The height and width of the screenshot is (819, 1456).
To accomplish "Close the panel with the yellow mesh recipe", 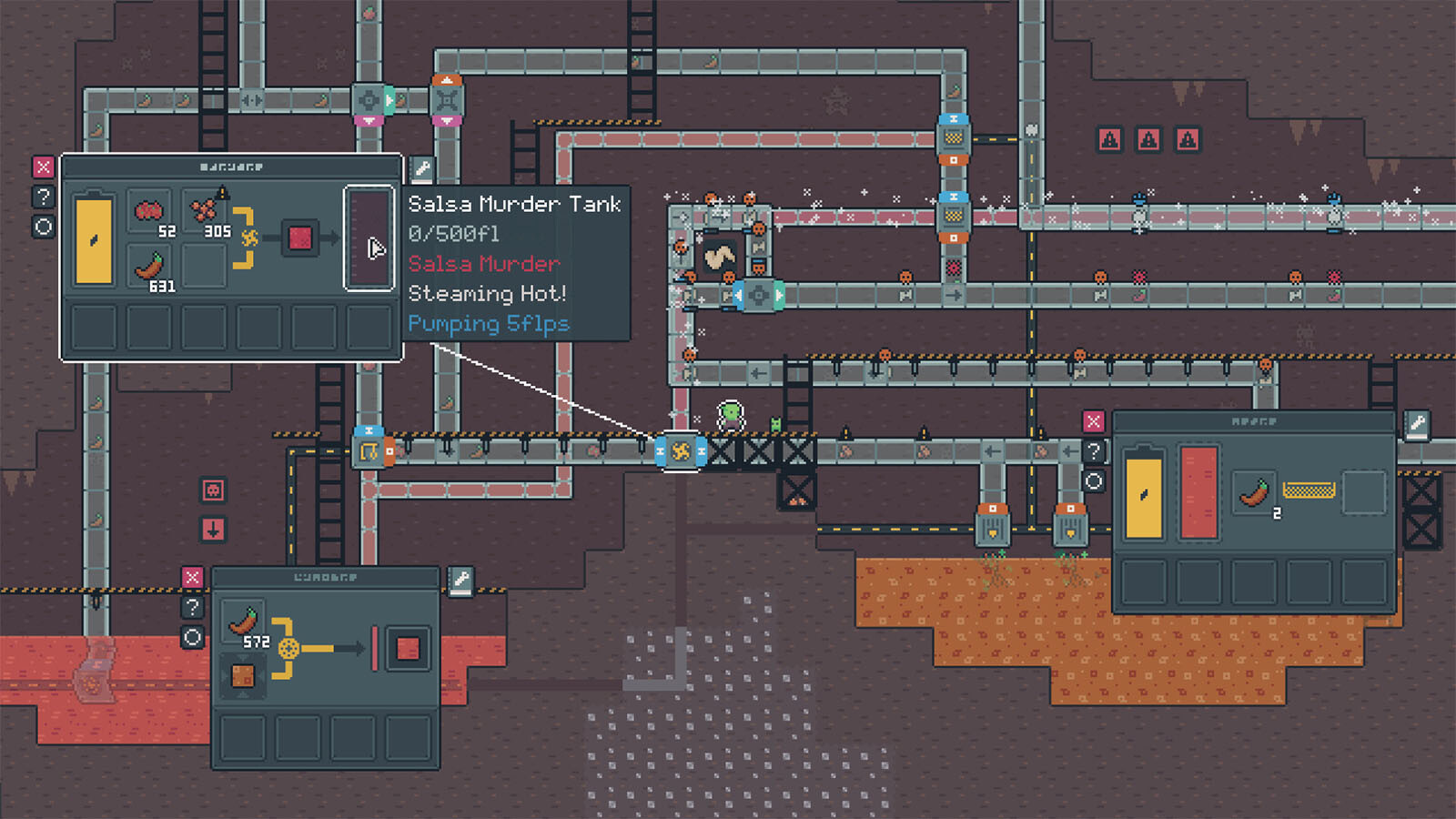I will (1093, 421).
